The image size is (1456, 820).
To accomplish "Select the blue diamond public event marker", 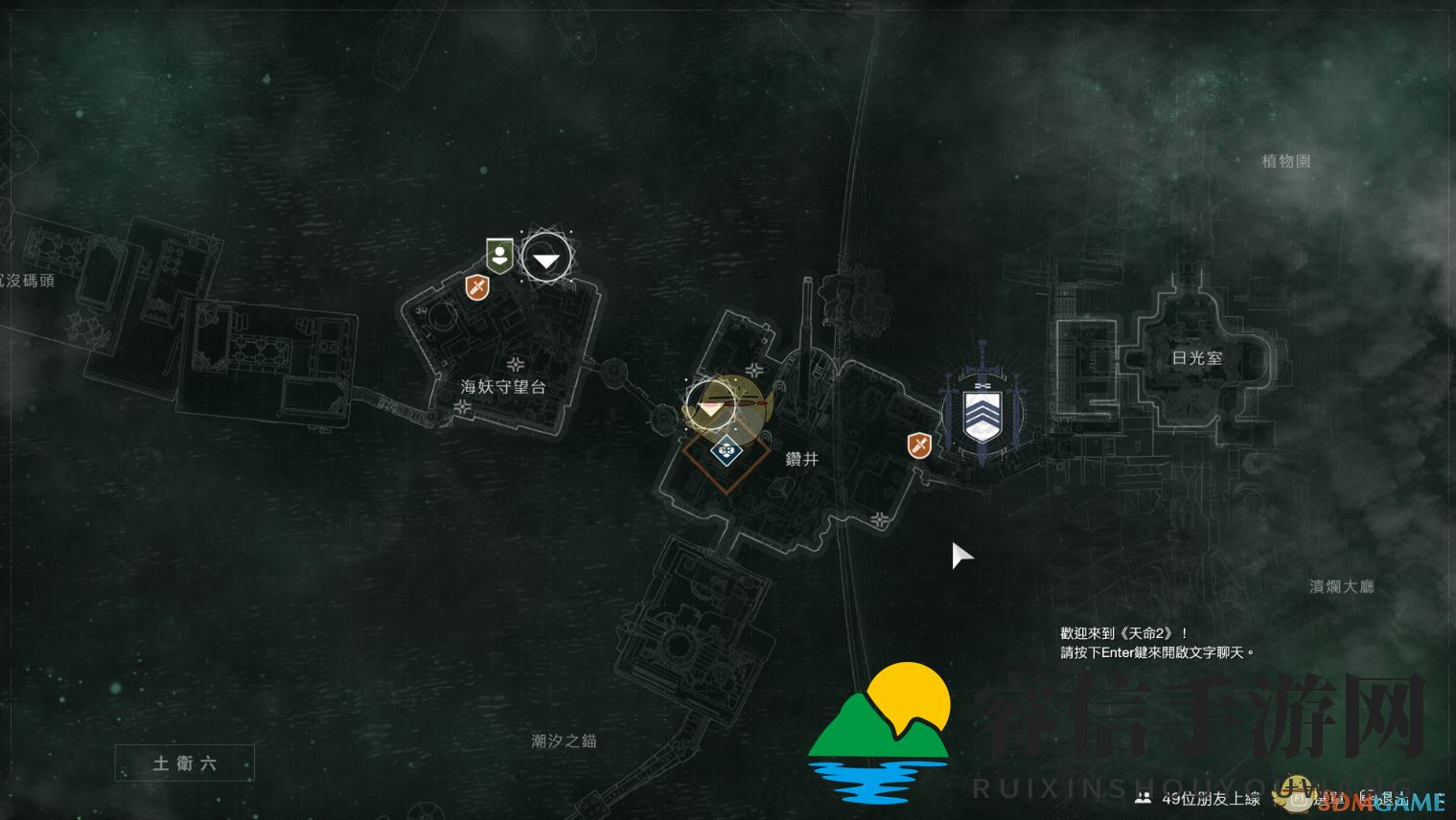I will point(727,449).
